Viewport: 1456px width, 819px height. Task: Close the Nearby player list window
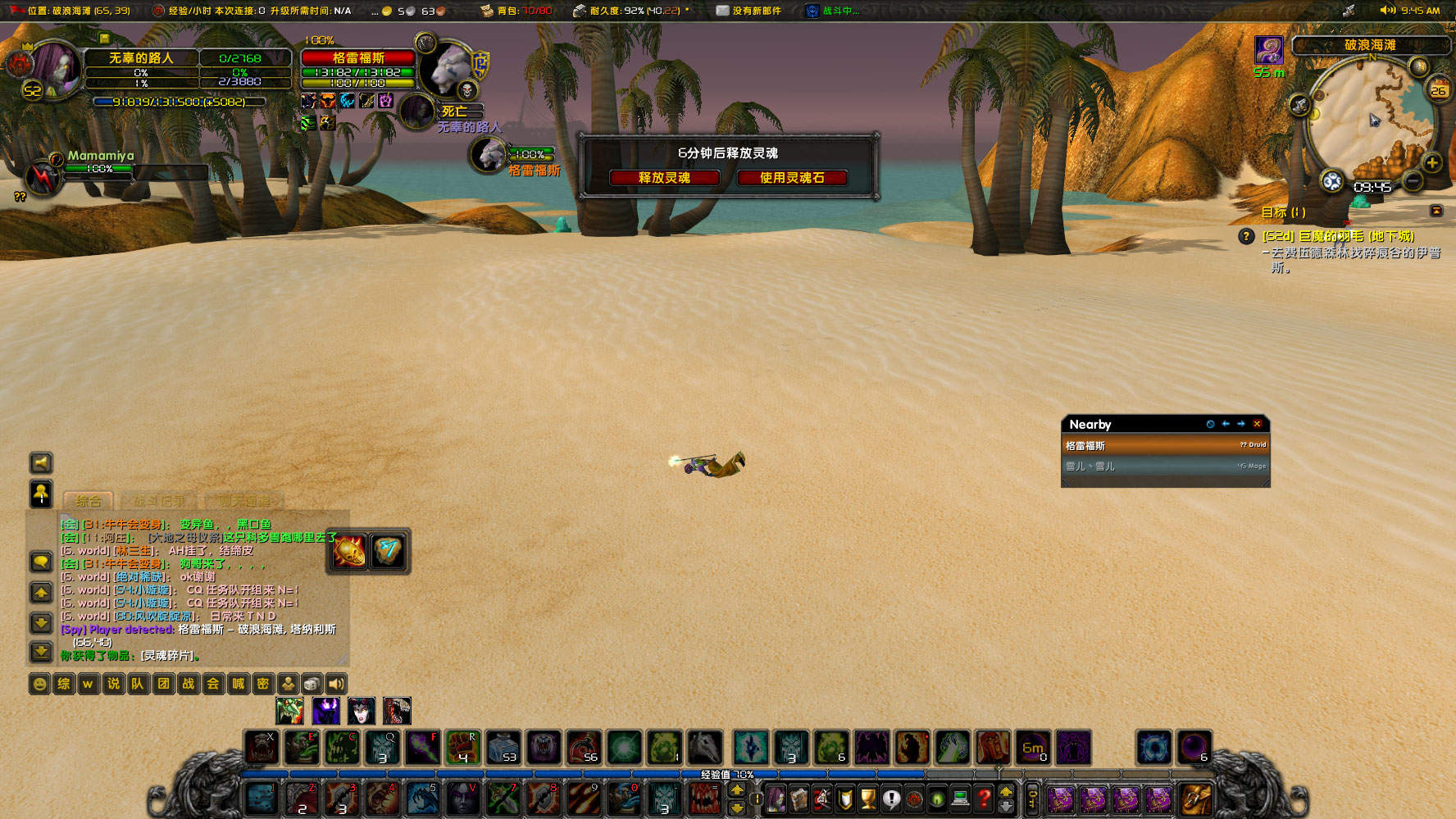pos(1257,424)
